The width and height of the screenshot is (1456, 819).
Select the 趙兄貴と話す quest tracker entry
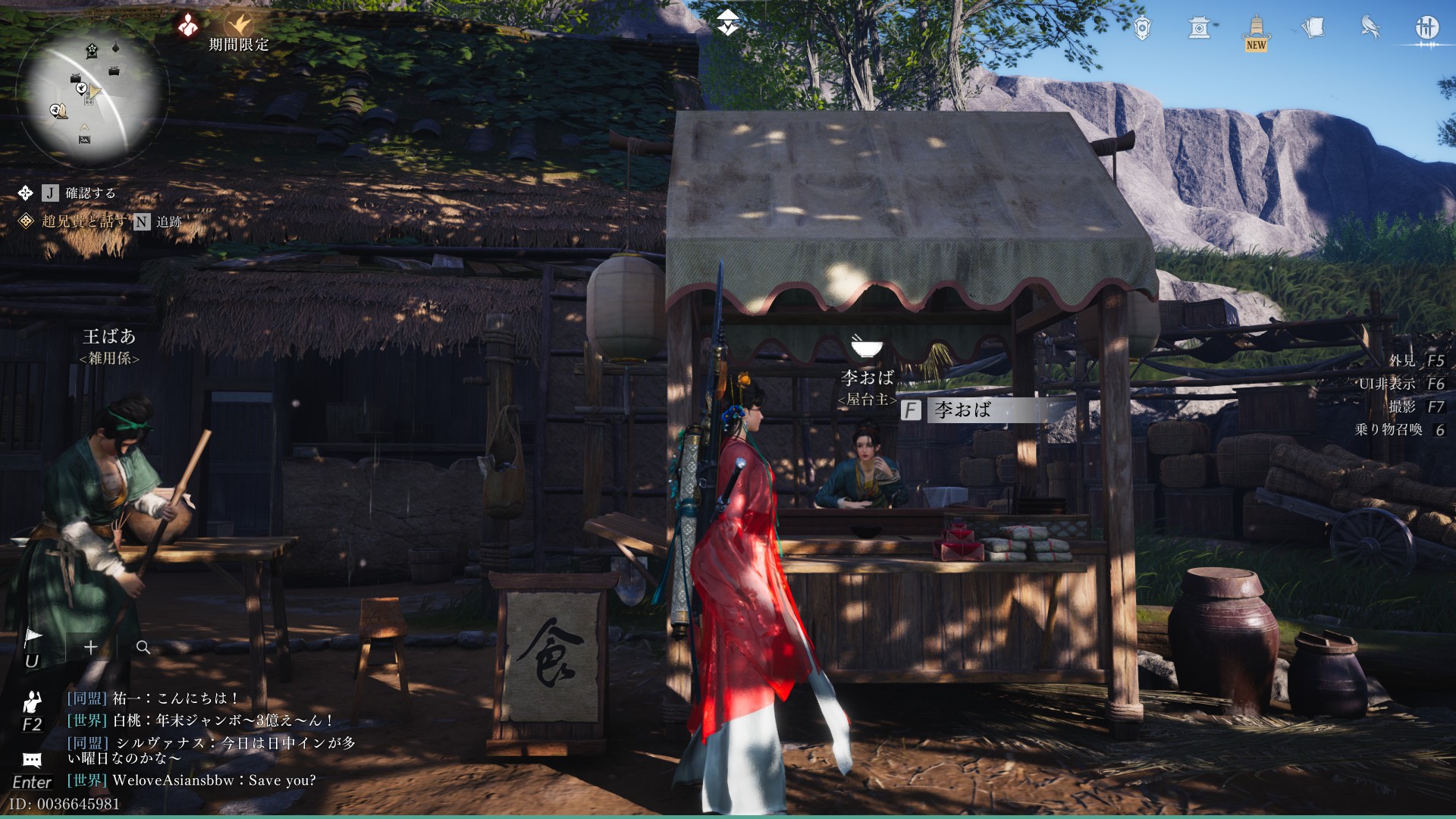click(83, 221)
